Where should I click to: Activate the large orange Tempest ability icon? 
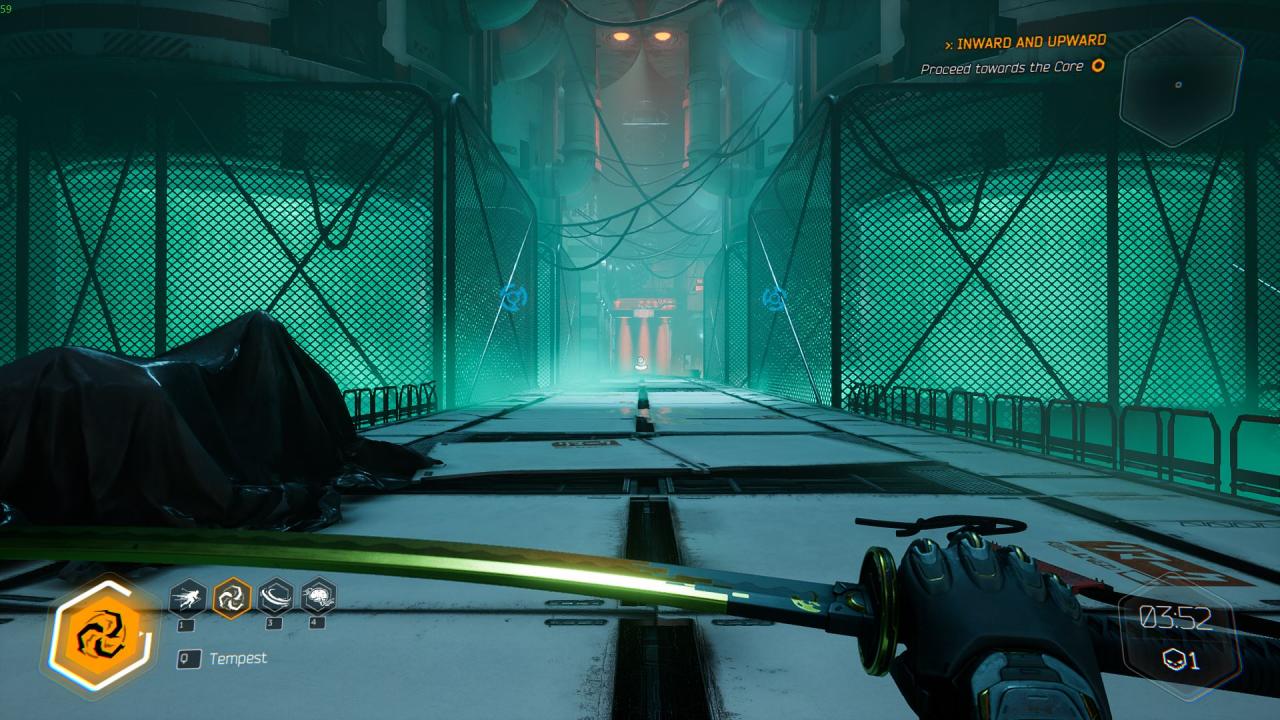(x=100, y=634)
